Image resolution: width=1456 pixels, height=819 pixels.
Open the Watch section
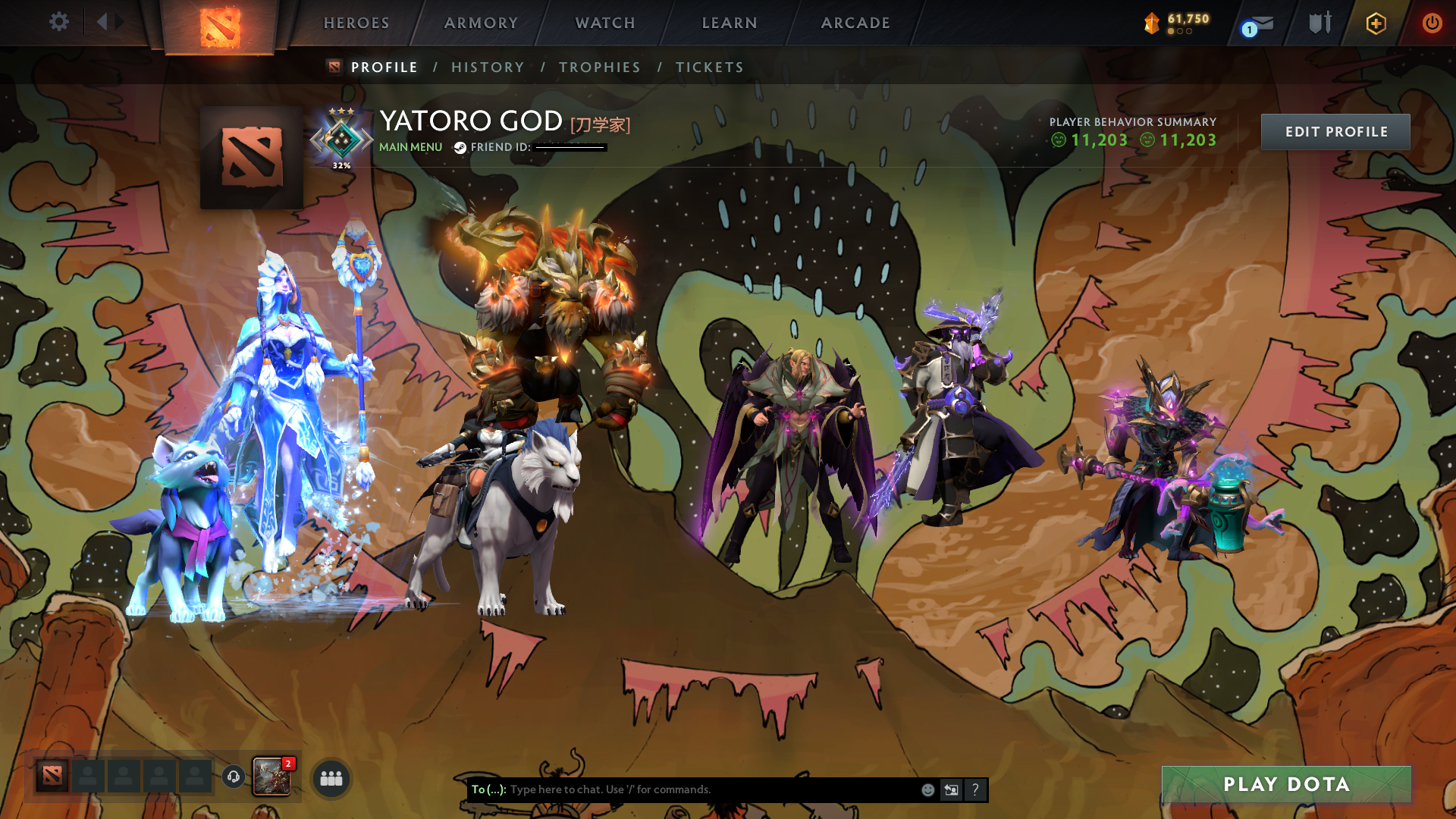(x=604, y=23)
